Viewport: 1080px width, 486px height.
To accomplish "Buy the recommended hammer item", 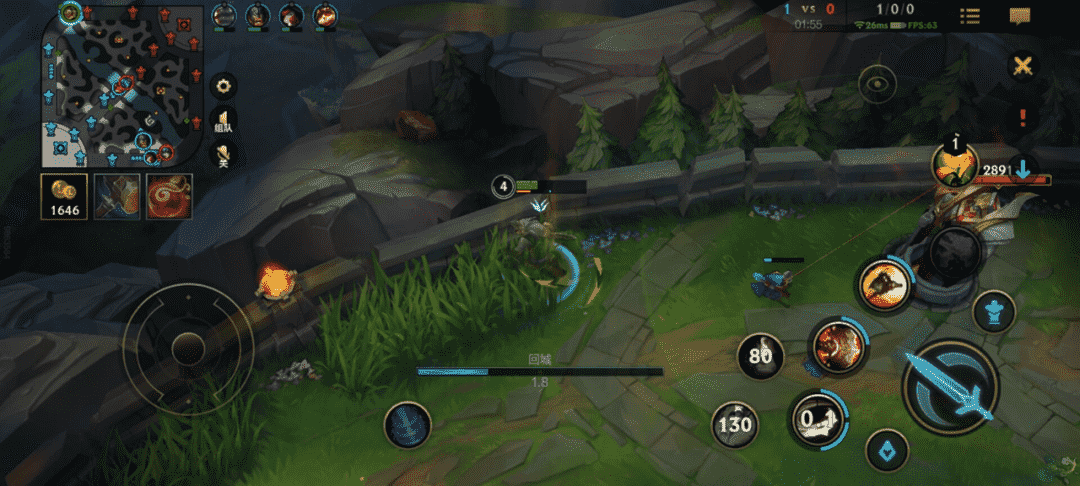I will point(117,196).
